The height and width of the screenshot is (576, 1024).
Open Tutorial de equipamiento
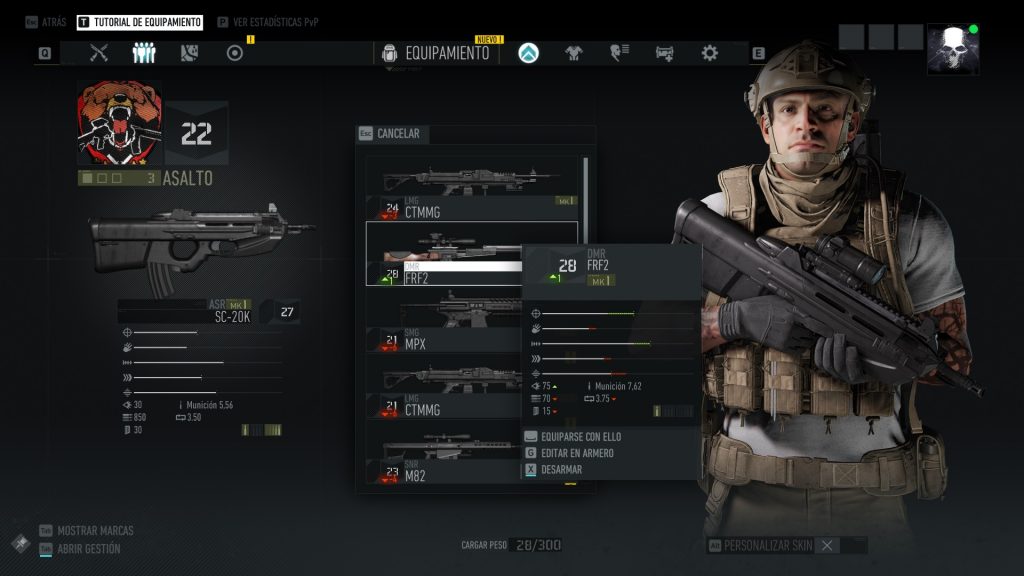139,22
